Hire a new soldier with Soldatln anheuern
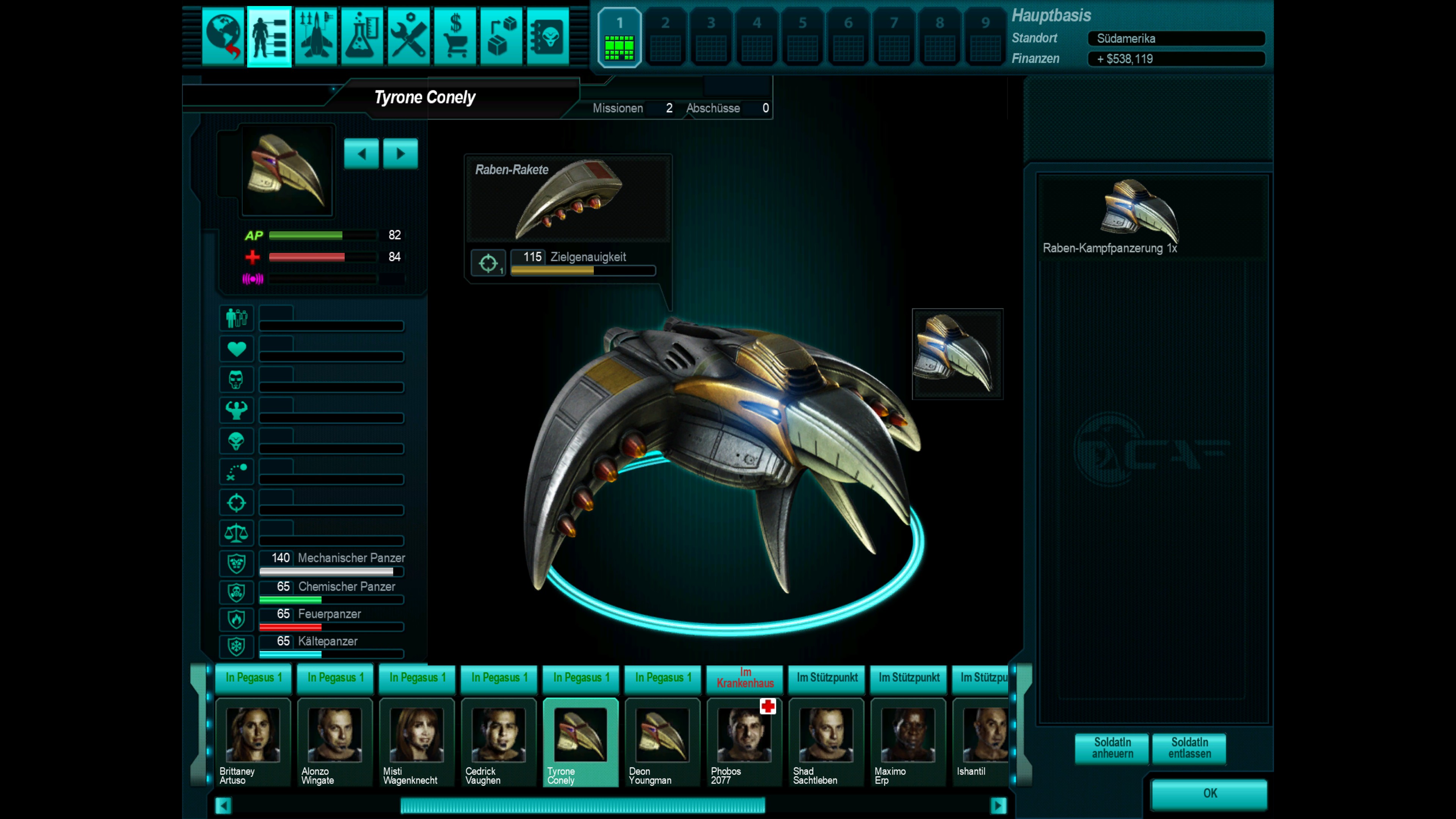This screenshot has height=819, width=1456. click(1112, 748)
